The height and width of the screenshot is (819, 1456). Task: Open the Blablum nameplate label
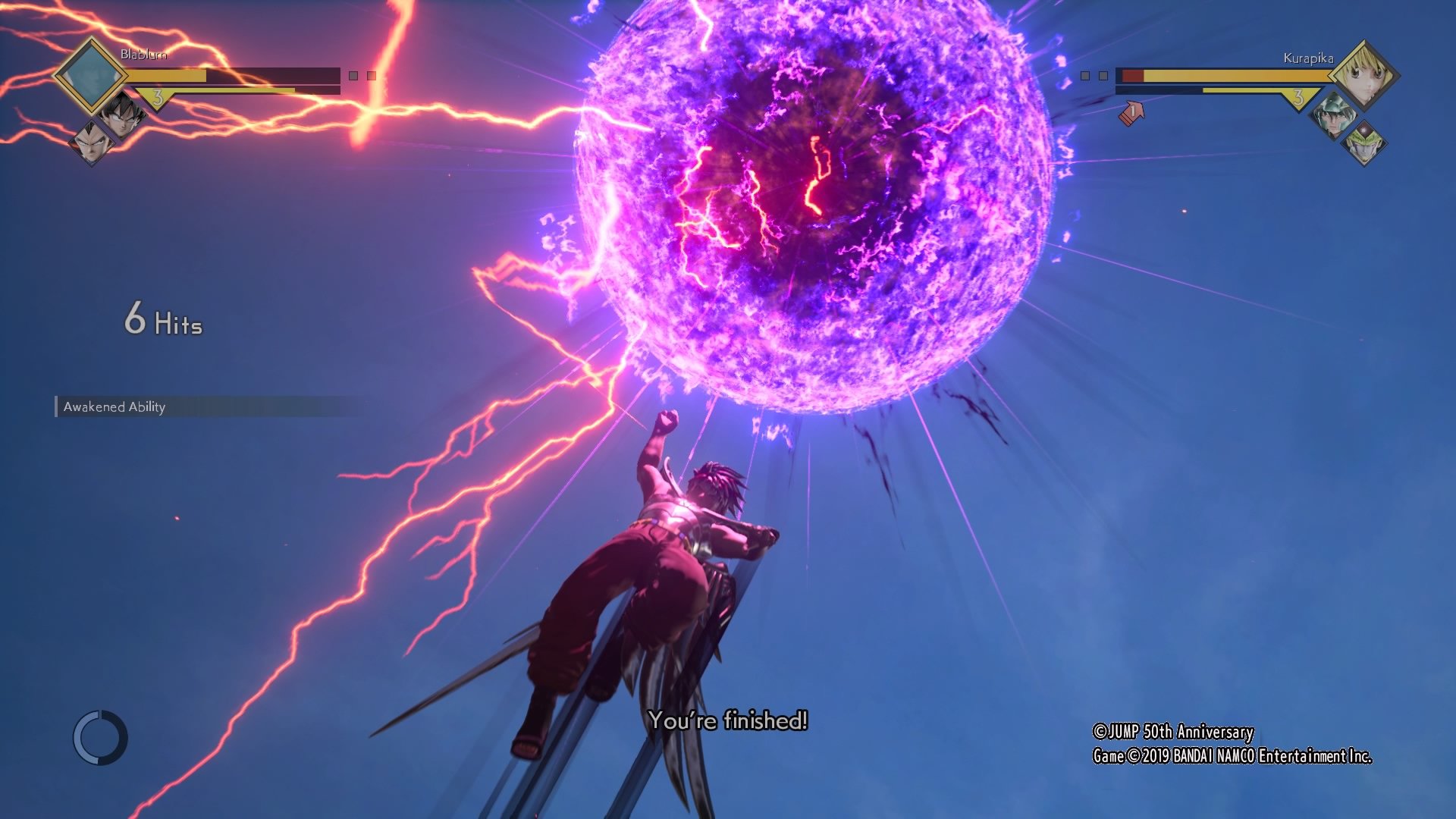click(x=144, y=55)
